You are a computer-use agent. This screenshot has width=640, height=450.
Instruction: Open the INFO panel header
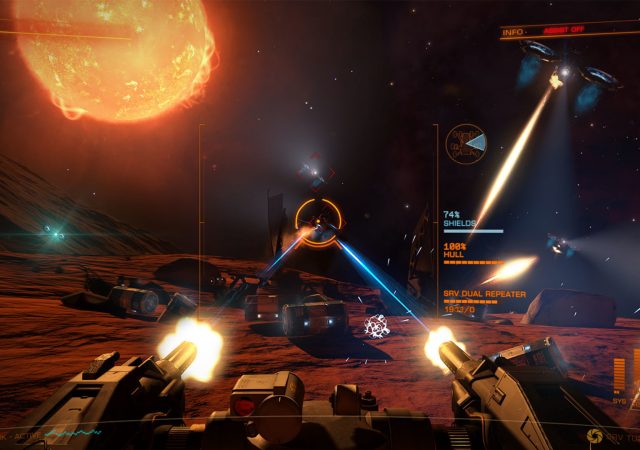pos(513,33)
